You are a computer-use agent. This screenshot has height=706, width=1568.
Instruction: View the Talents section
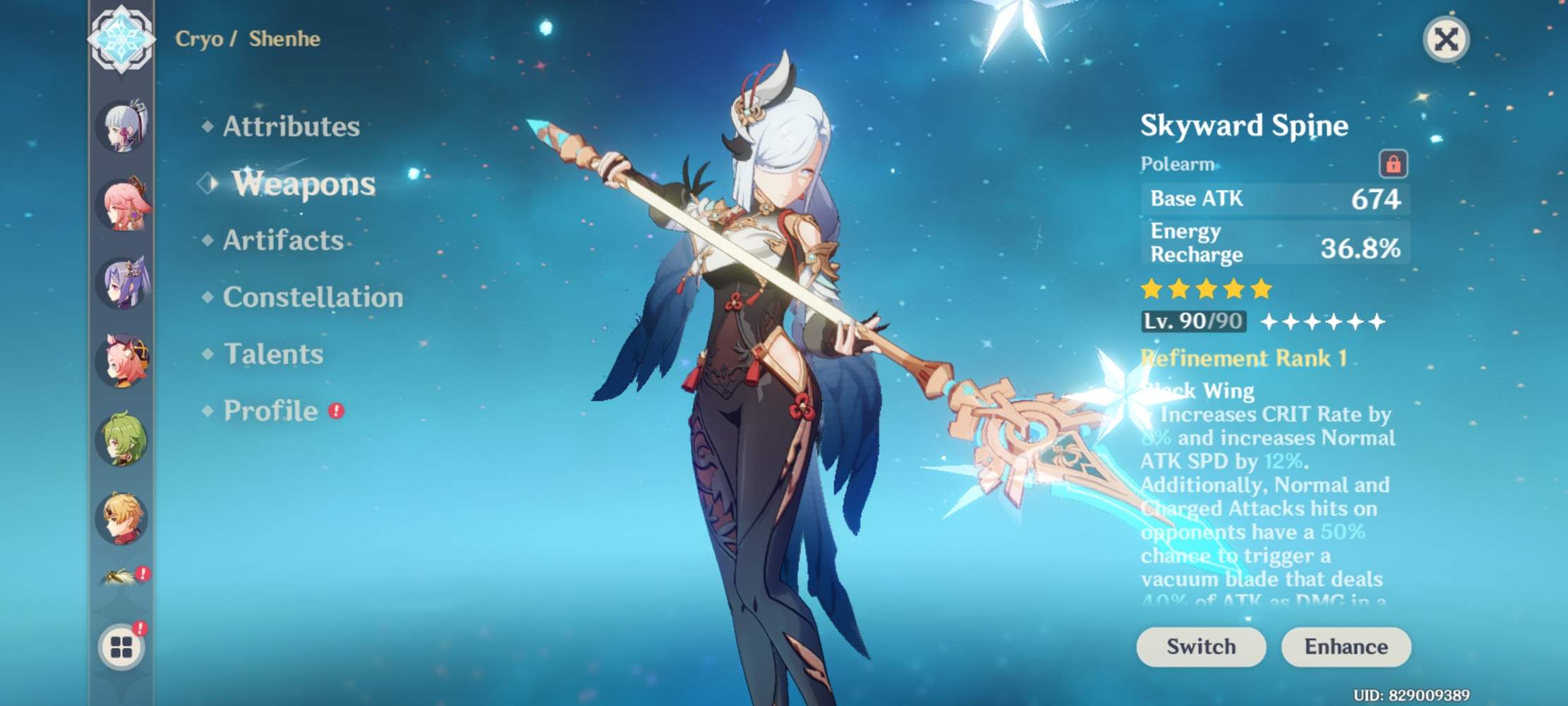click(x=272, y=354)
